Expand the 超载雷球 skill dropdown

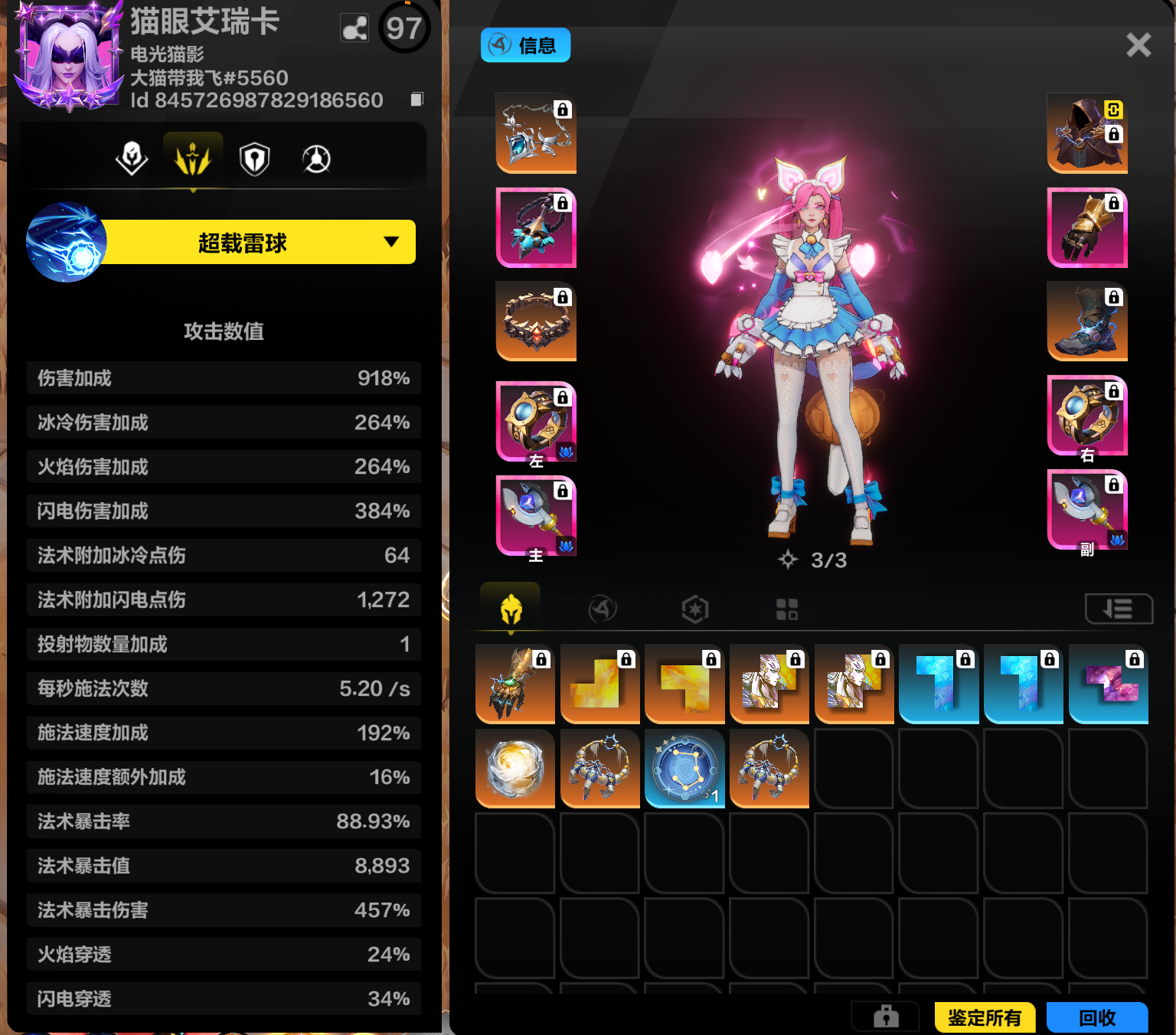[391, 241]
